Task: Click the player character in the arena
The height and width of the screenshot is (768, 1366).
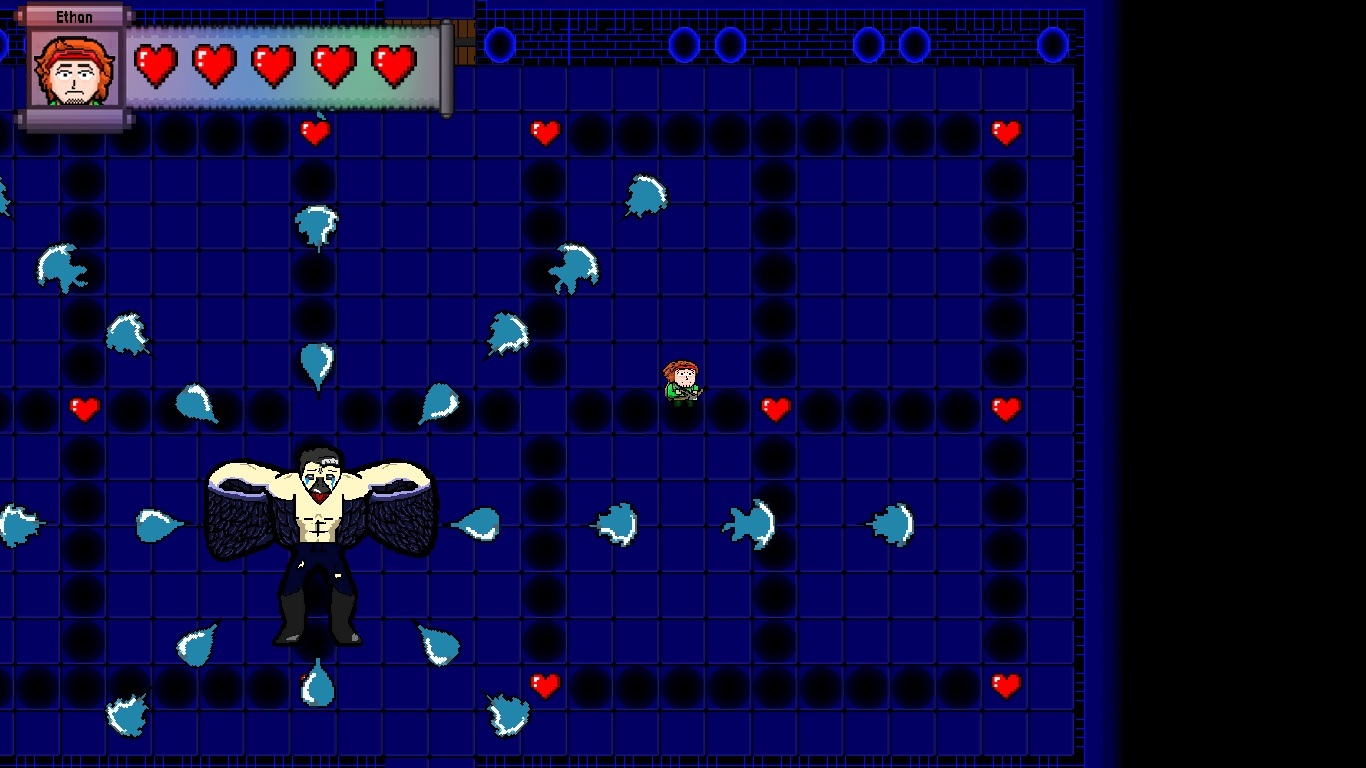Action: pos(682,382)
